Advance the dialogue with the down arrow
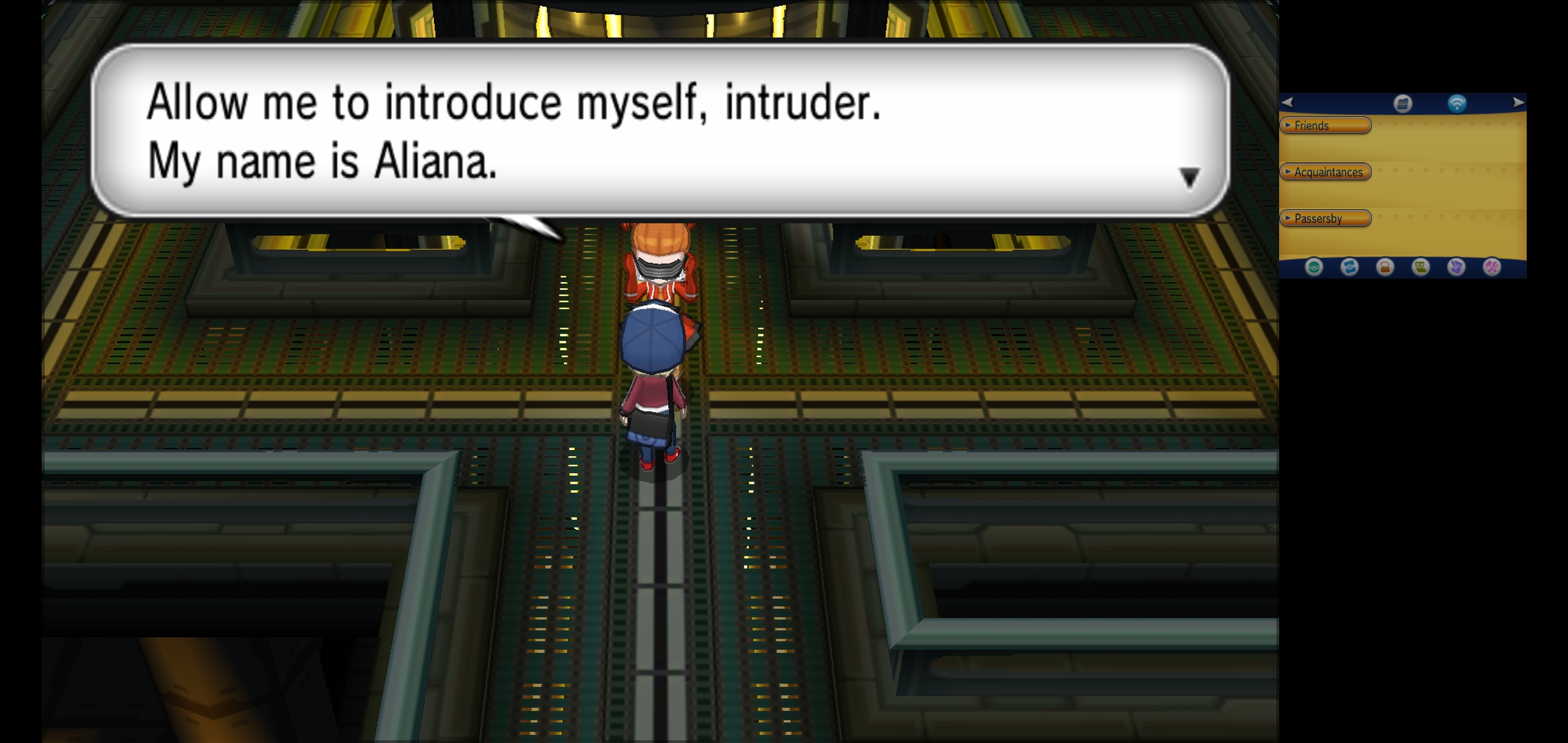This screenshot has width=1568, height=743. click(x=1189, y=177)
